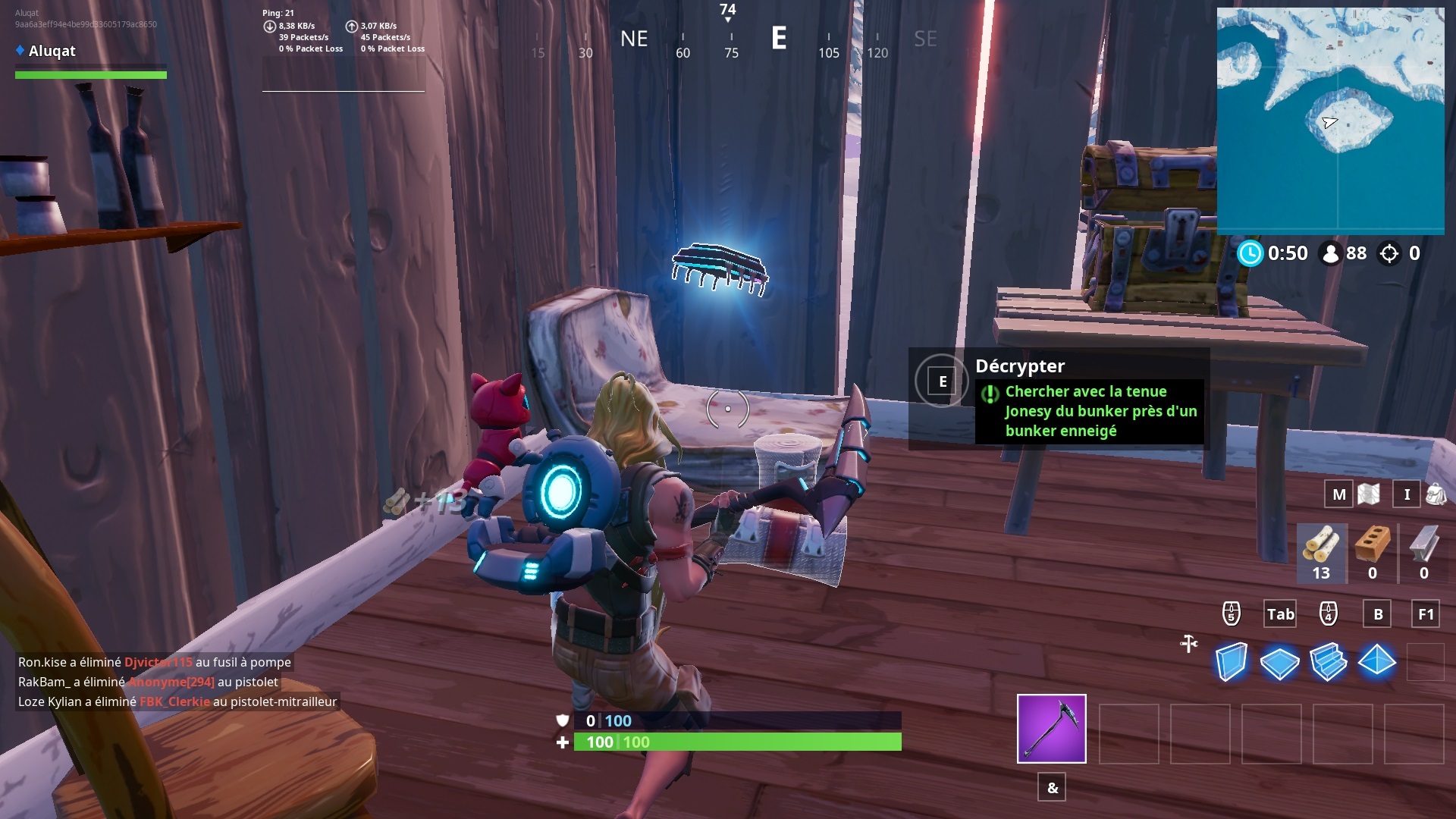This screenshot has width=1456, height=819.
Task: Click the Tab inventory key hint
Action: 1279,614
